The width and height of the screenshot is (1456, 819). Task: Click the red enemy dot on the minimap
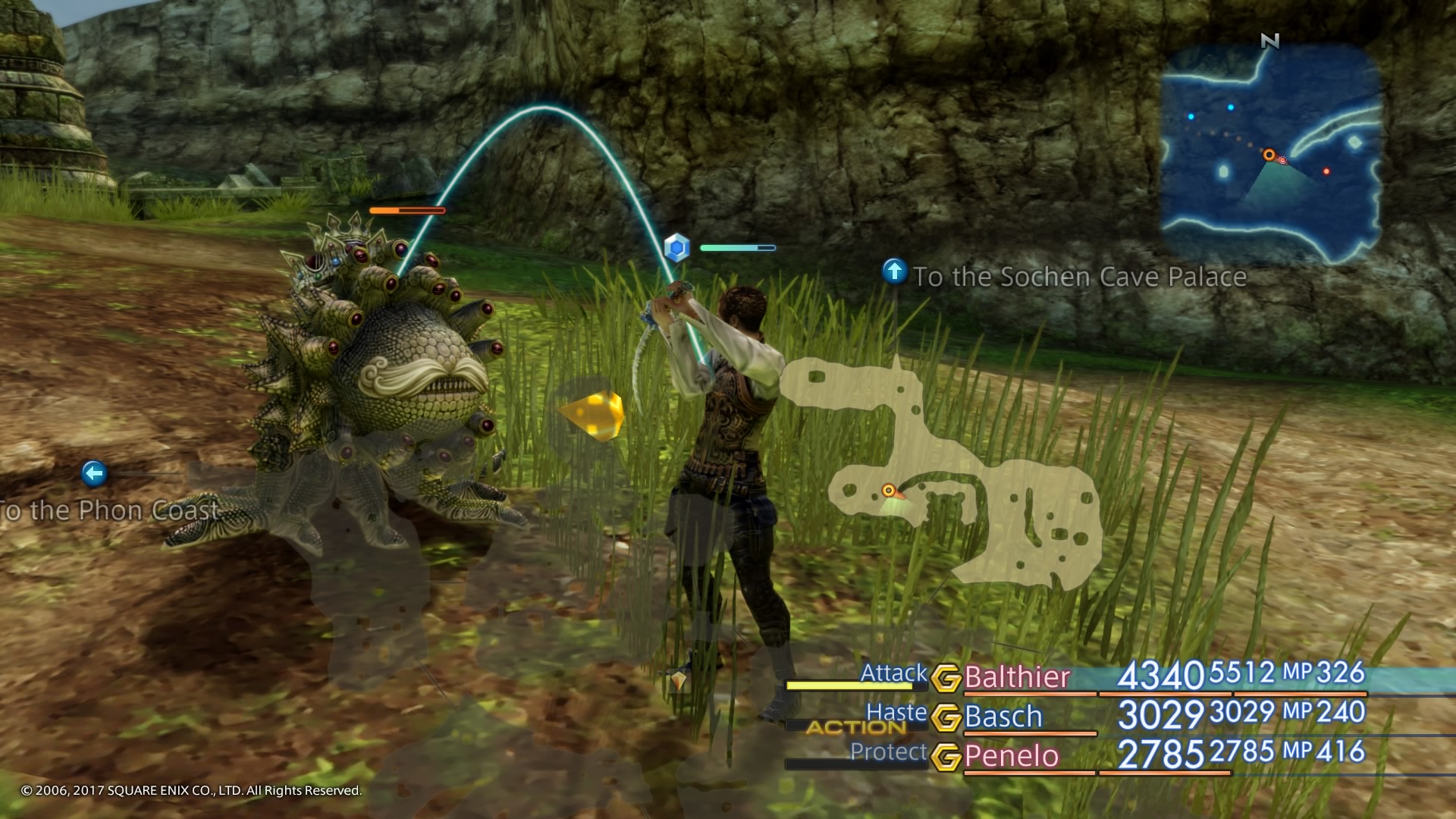tap(1326, 171)
